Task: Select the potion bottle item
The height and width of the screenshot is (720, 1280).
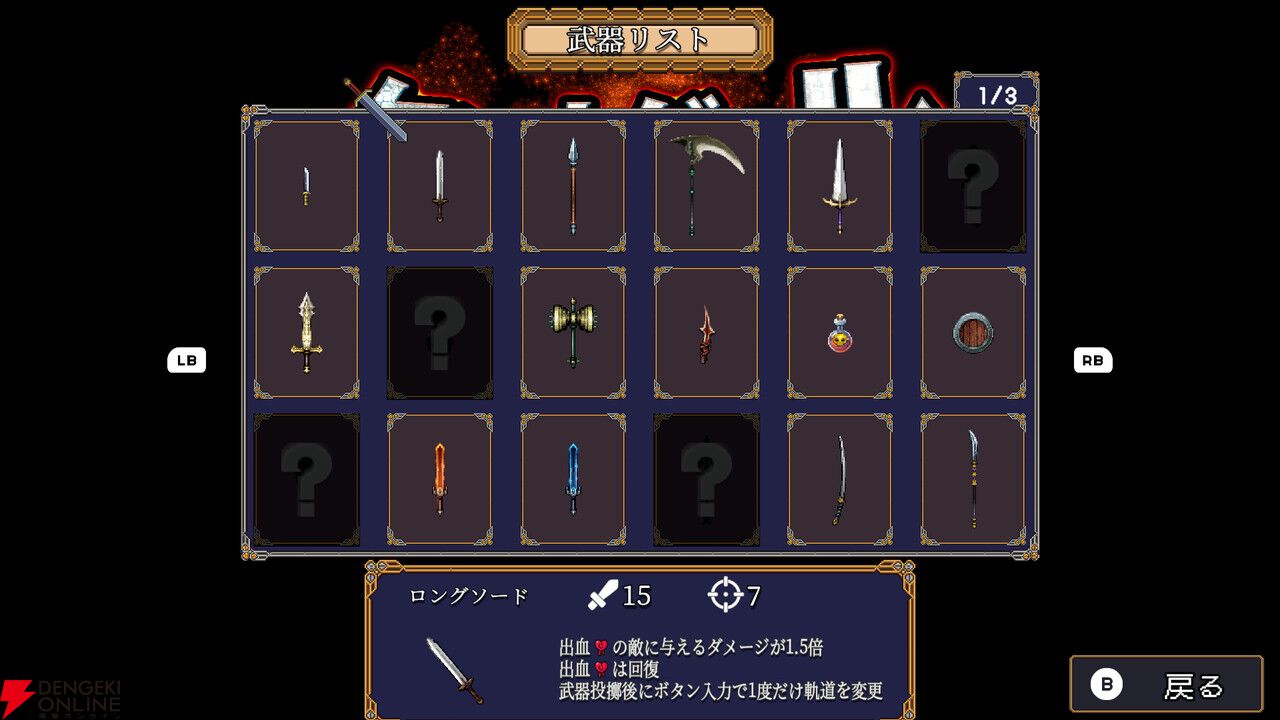Action: [838, 333]
